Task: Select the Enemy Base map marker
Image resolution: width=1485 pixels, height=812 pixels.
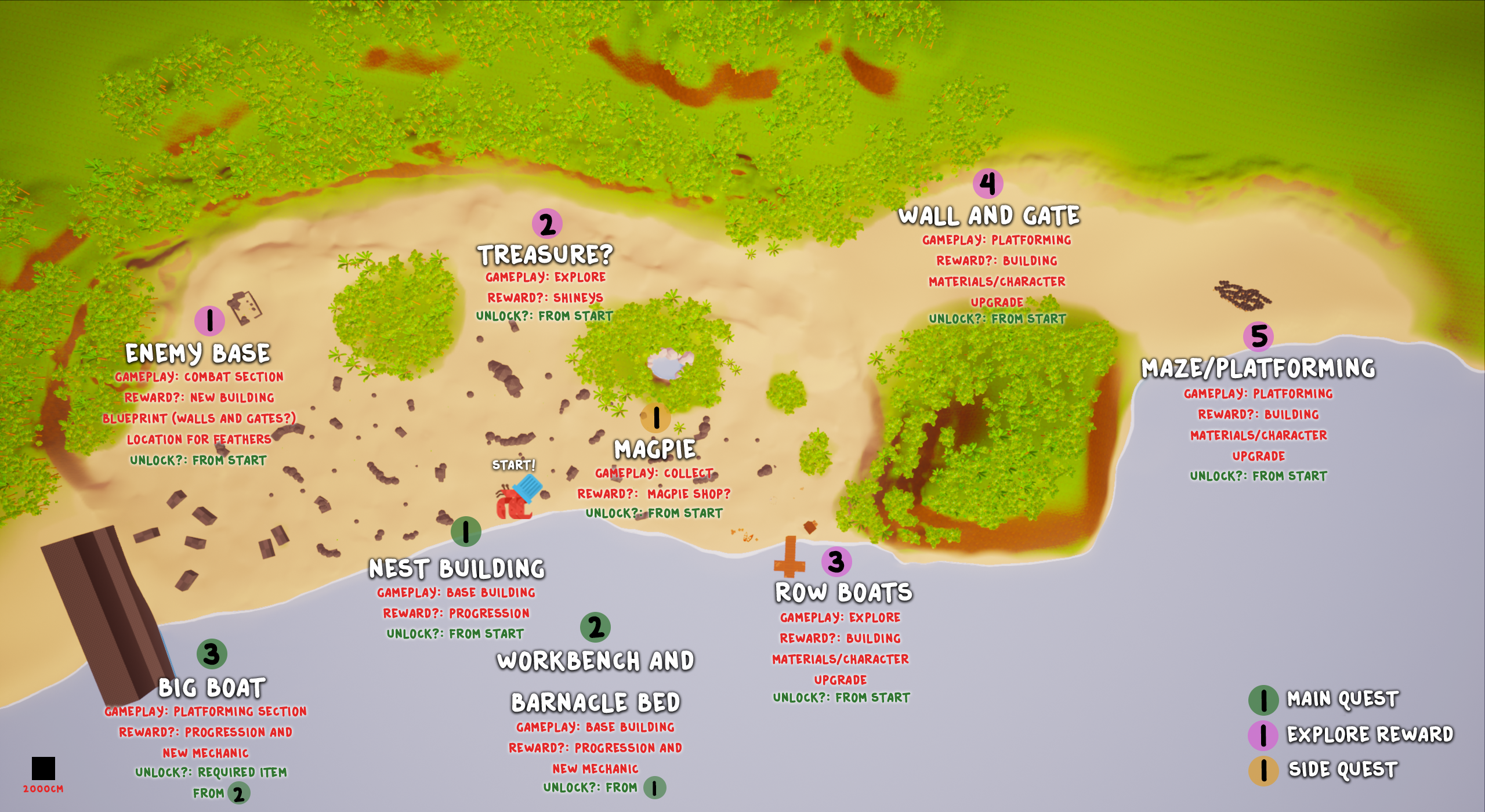Action: tap(209, 321)
